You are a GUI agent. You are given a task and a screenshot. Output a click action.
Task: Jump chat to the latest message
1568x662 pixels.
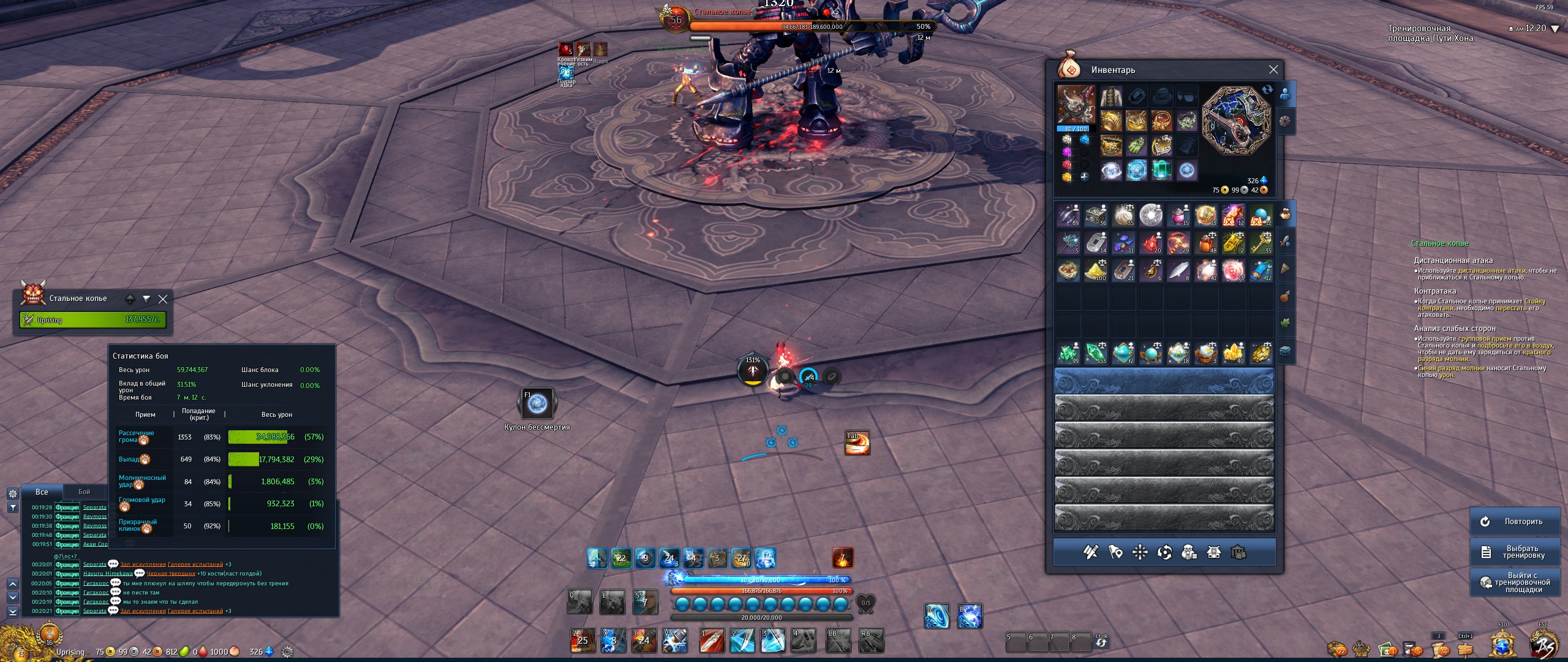[12, 611]
